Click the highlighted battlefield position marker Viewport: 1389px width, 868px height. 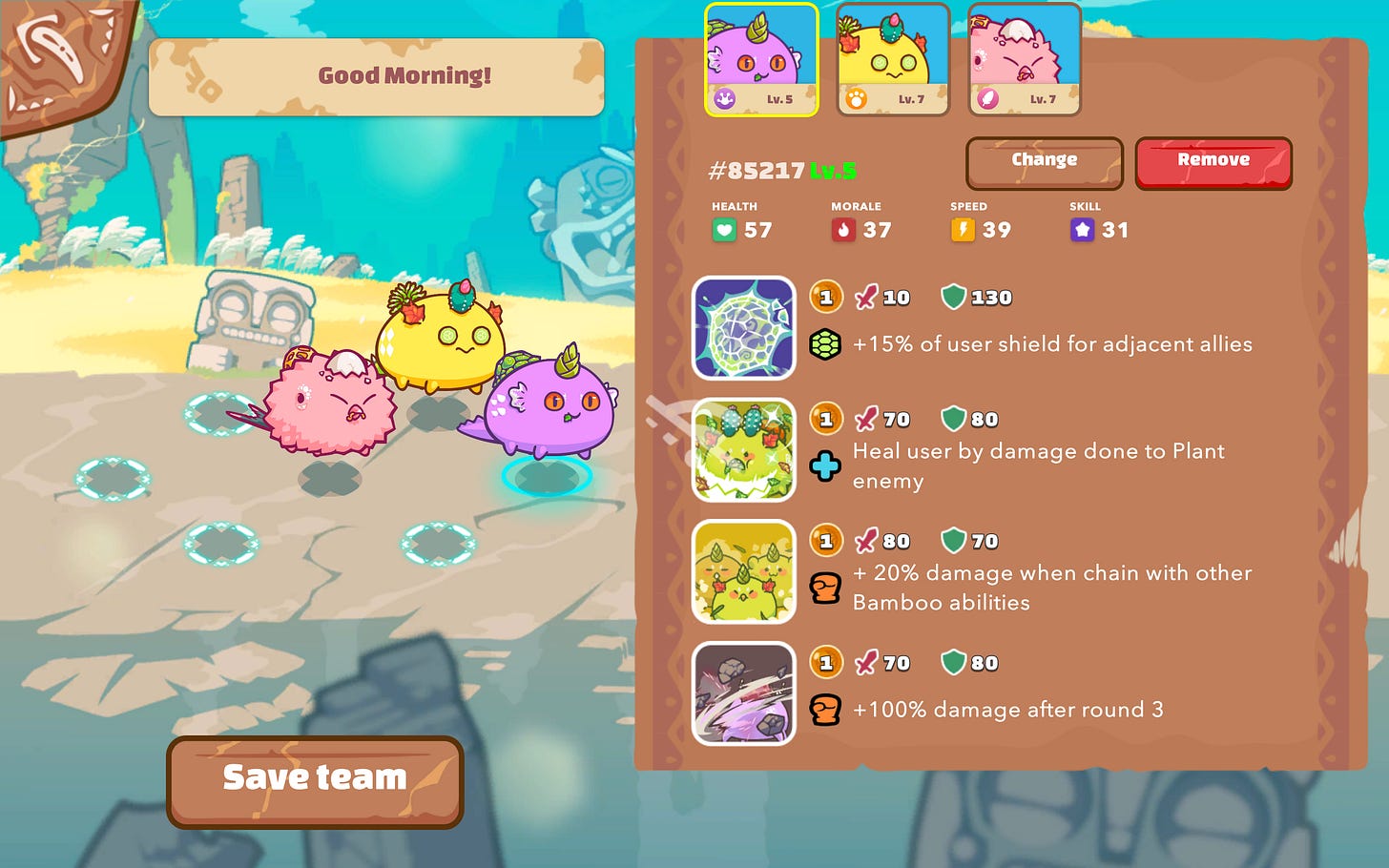[x=546, y=477]
